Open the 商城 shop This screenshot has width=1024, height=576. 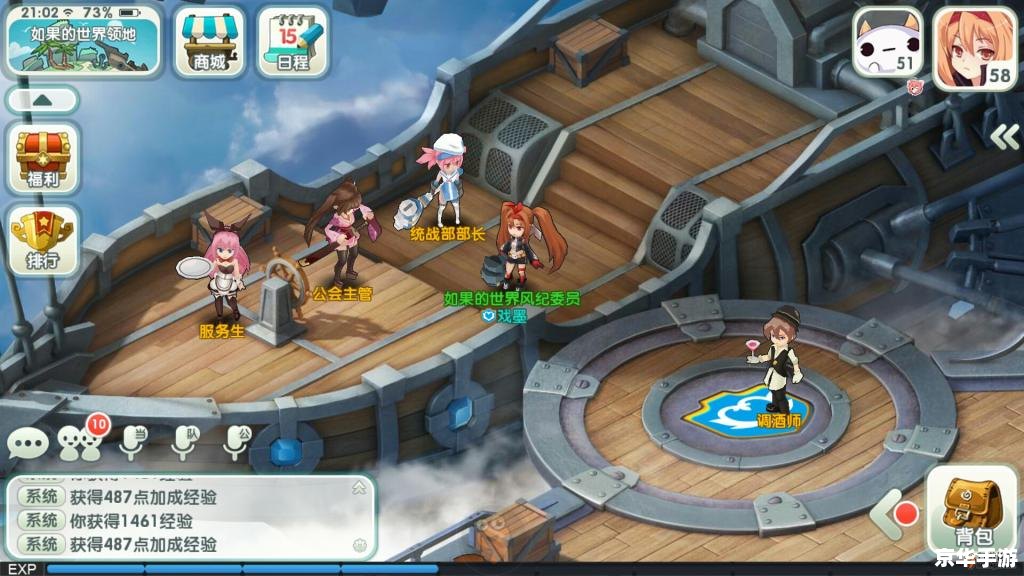click(210, 41)
